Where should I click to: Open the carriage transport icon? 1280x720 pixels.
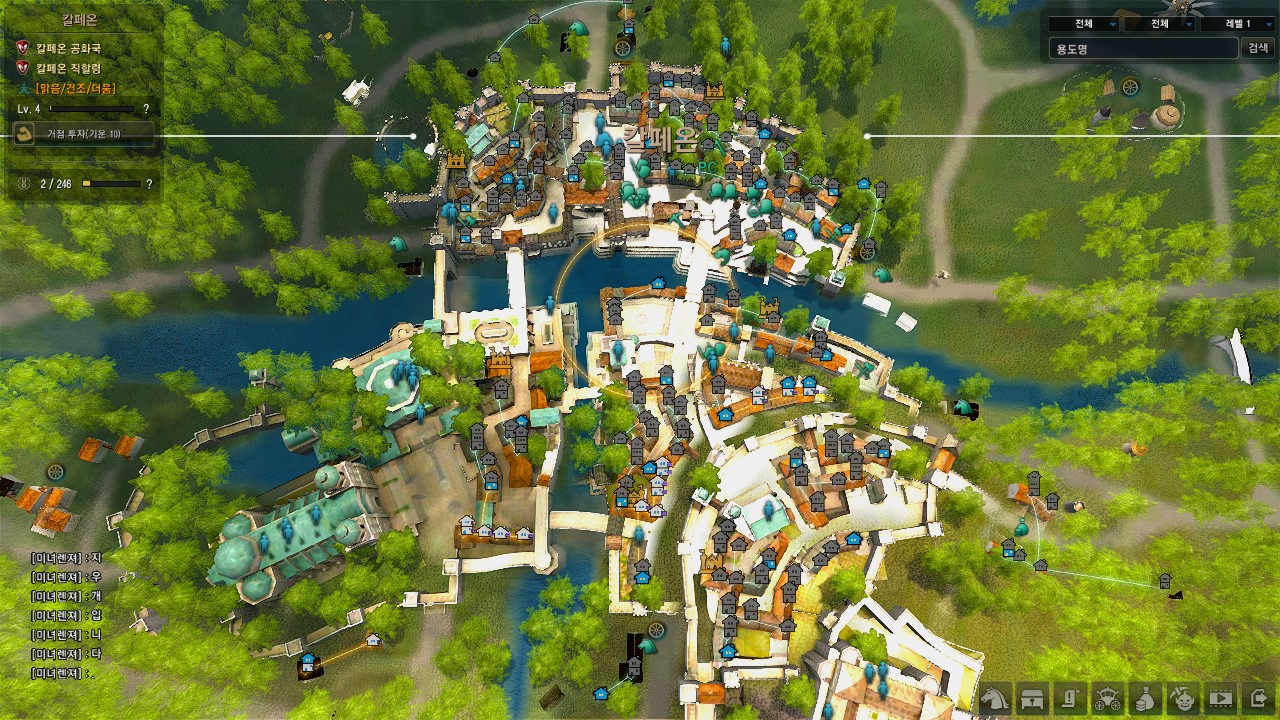[1108, 696]
